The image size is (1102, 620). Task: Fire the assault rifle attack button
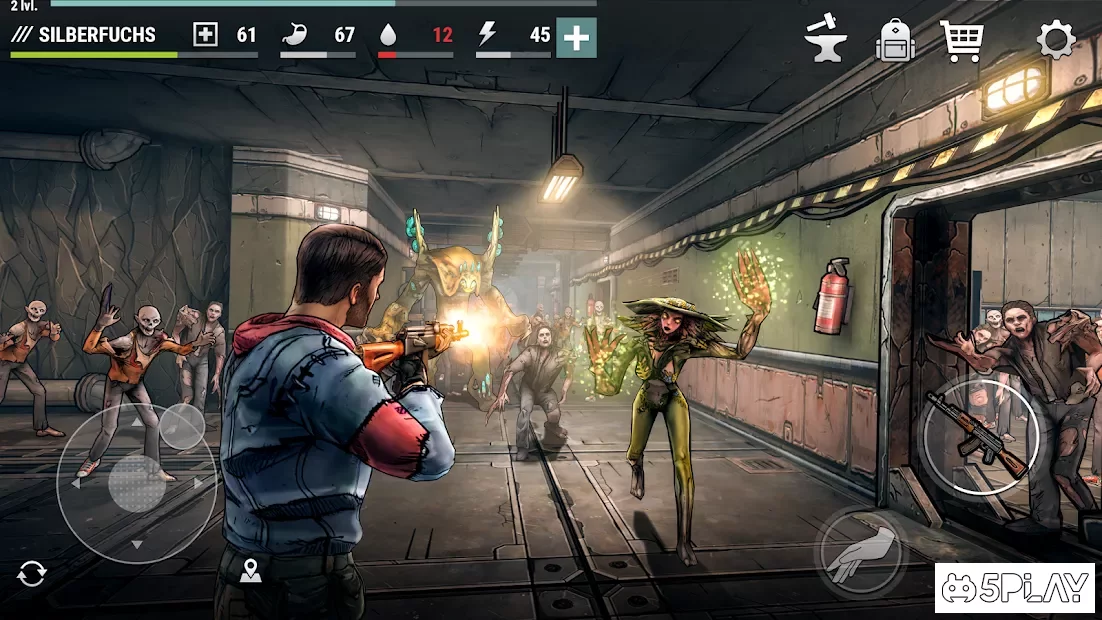(x=980, y=436)
